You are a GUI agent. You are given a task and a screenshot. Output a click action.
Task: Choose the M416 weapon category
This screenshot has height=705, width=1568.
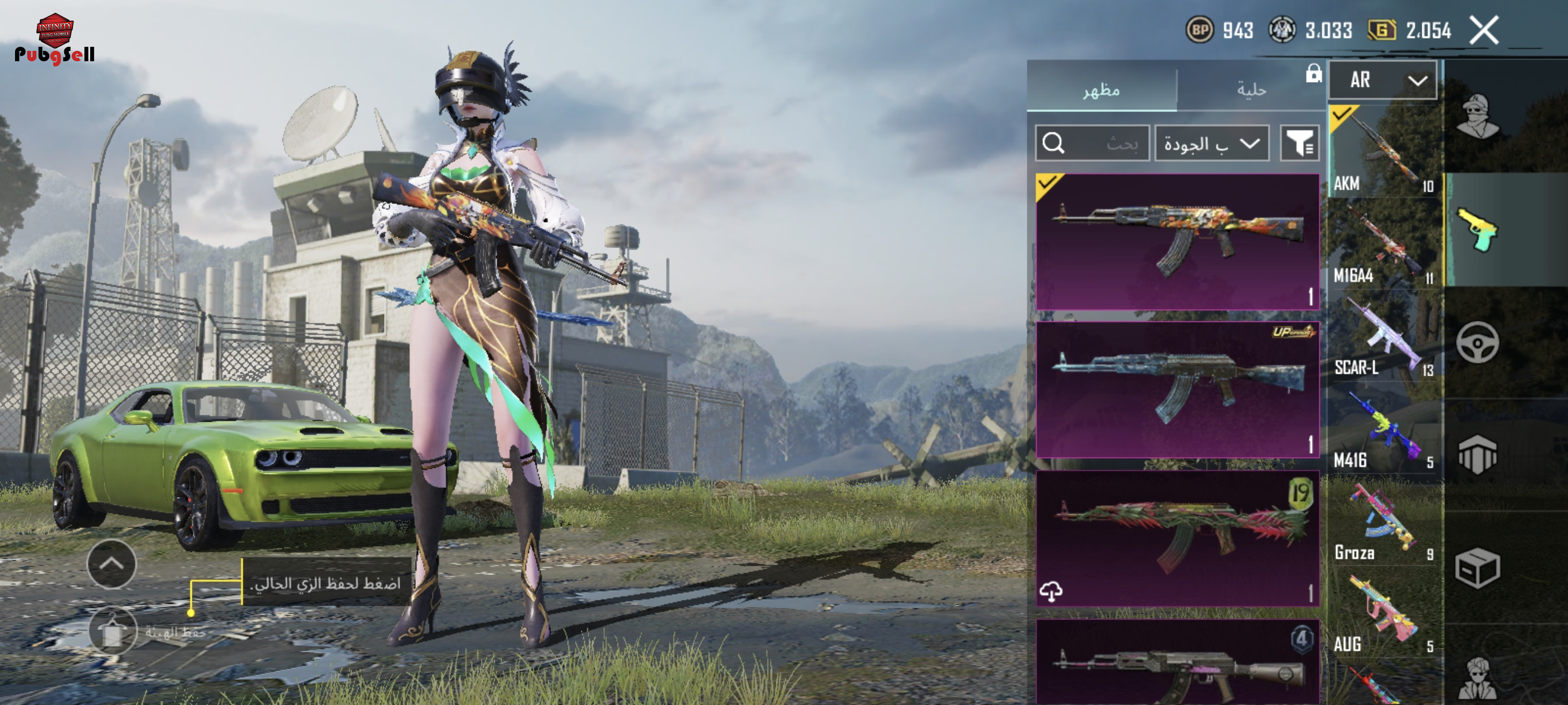point(1383,429)
